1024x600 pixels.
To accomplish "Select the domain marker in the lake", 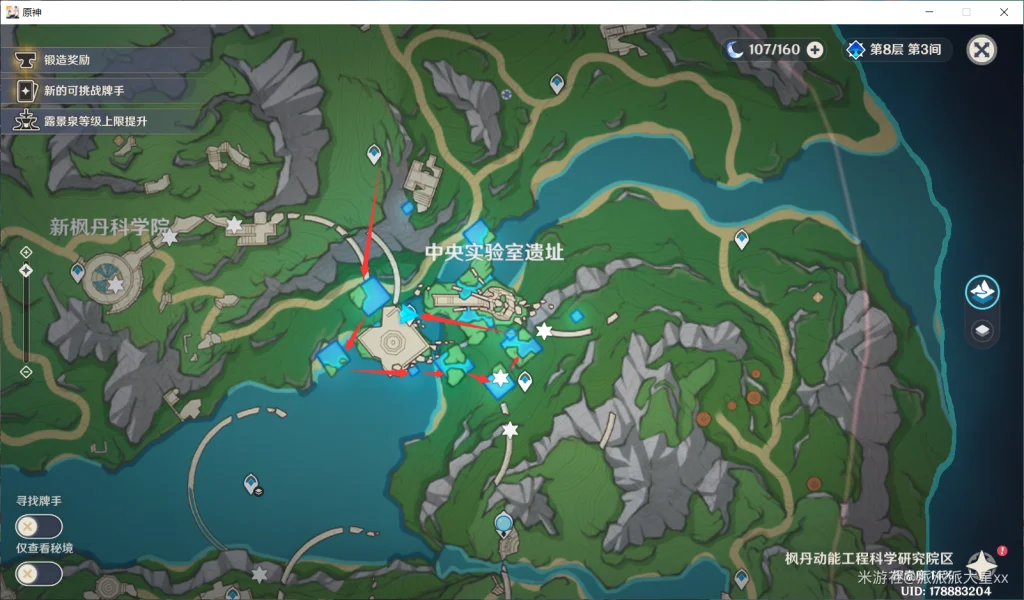I will [x=254, y=485].
